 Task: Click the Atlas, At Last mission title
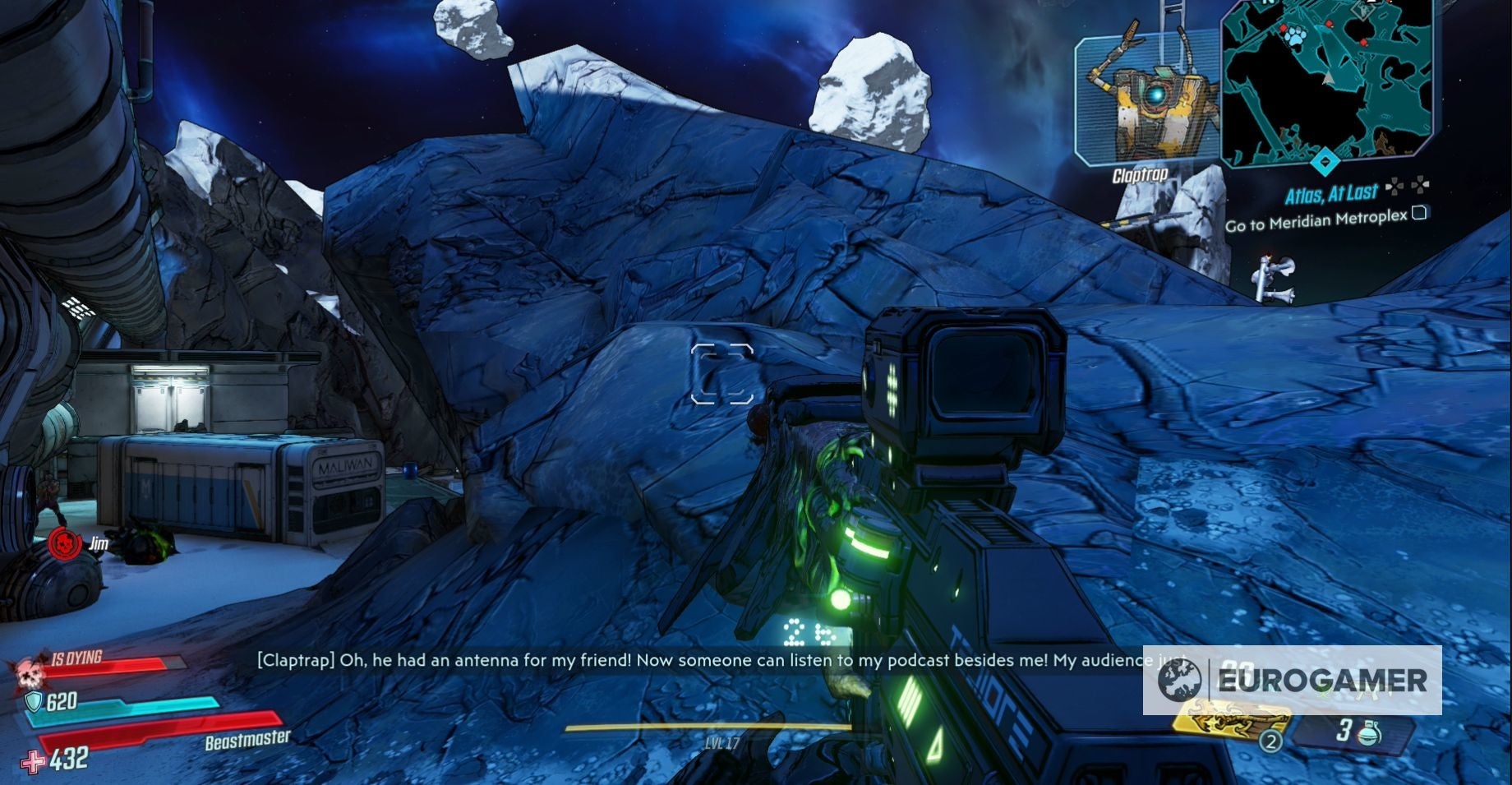pos(1332,192)
